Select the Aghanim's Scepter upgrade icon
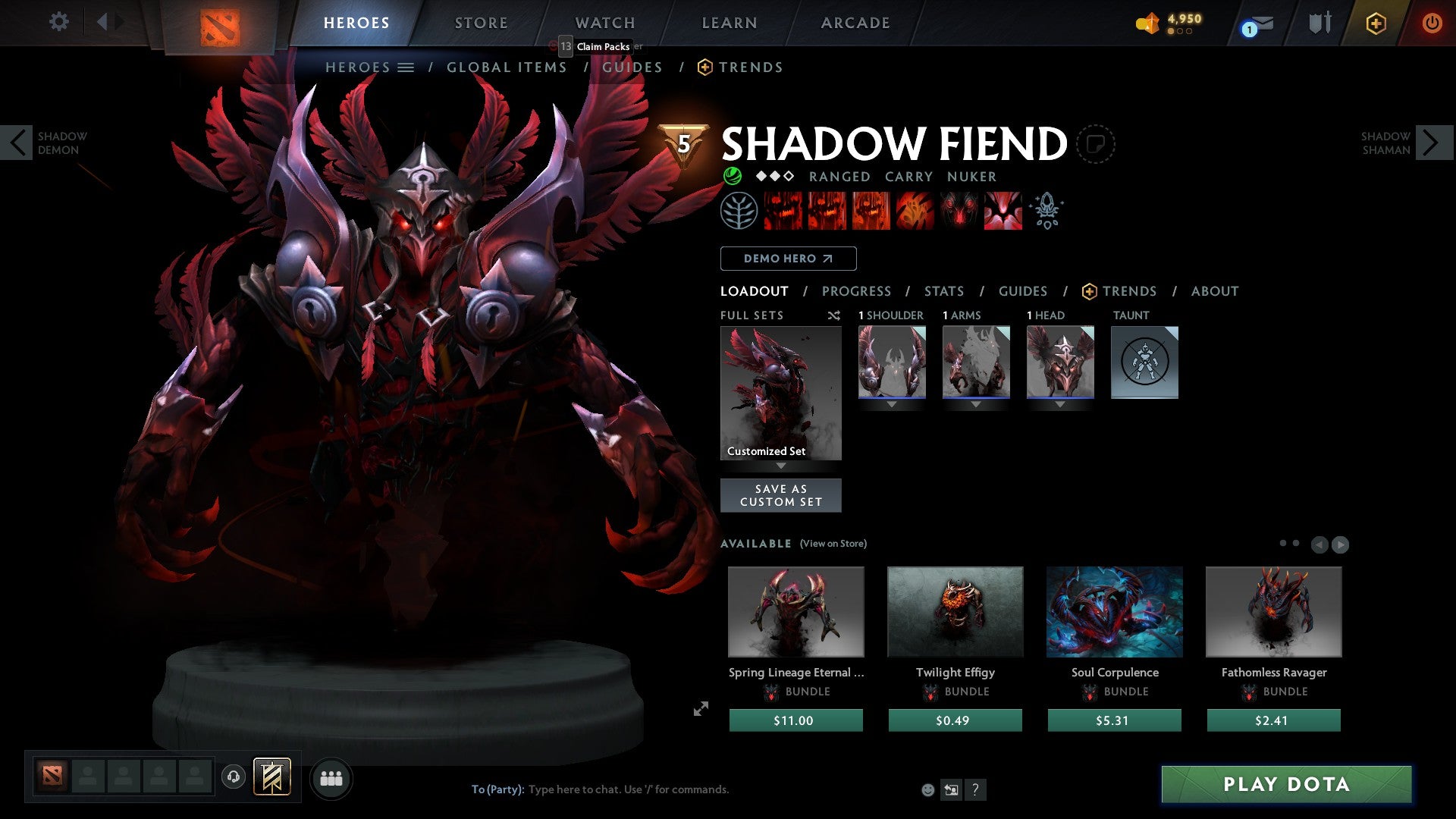The height and width of the screenshot is (819, 1456). pos(1046,211)
